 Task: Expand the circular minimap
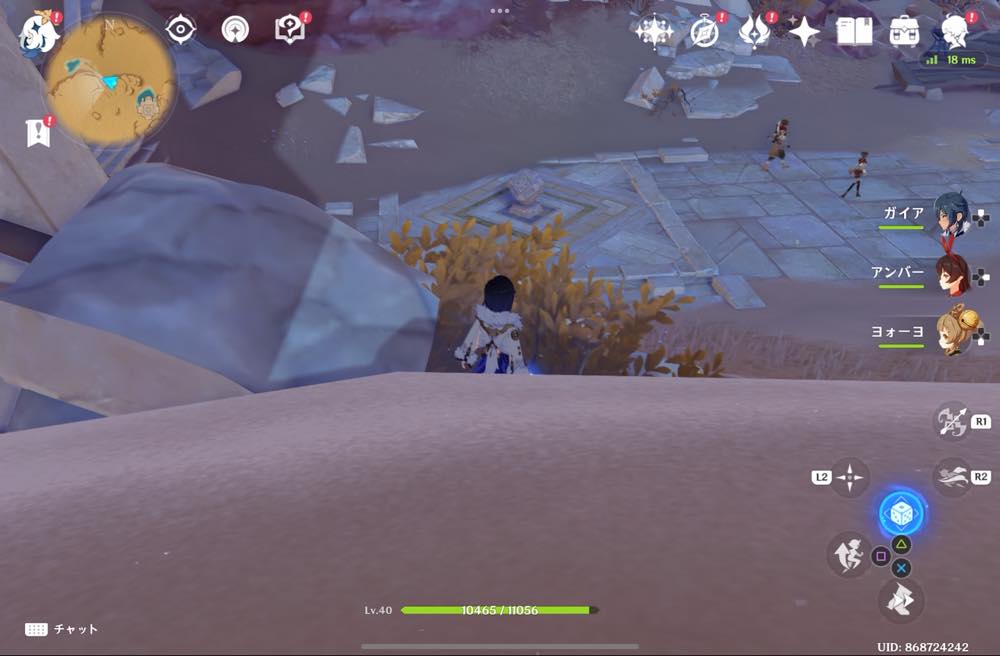110,82
